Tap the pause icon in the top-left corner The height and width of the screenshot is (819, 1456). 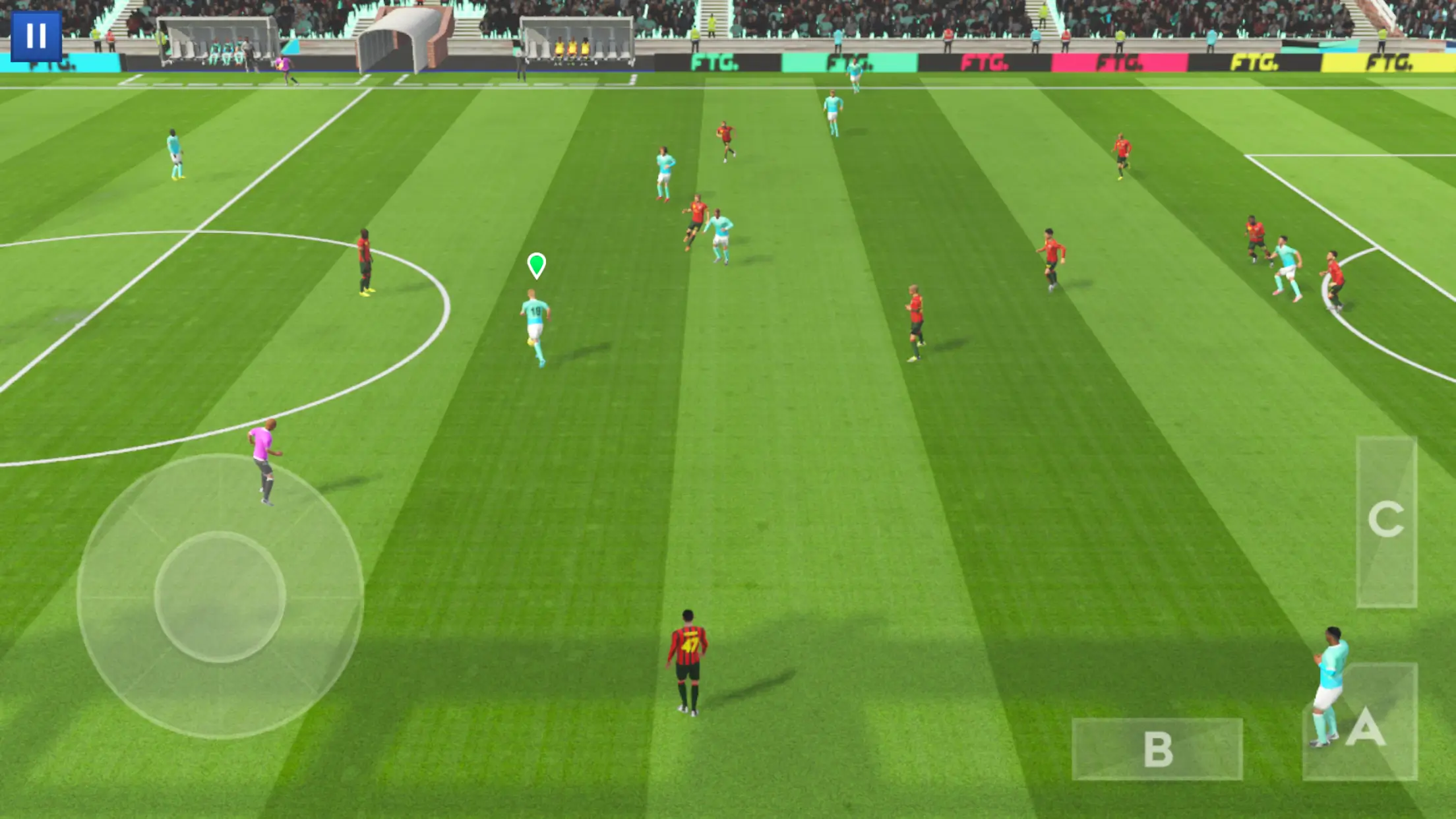pos(38,34)
